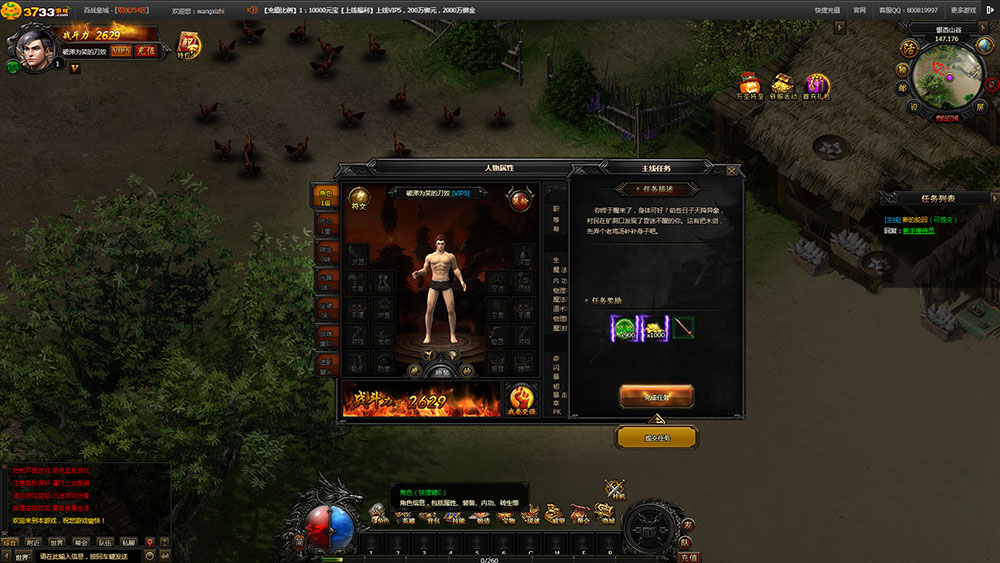Open 快捷充值 quick recharge in top bar
The height and width of the screenshot is (563, 1000).
click(x=826, y=9)
